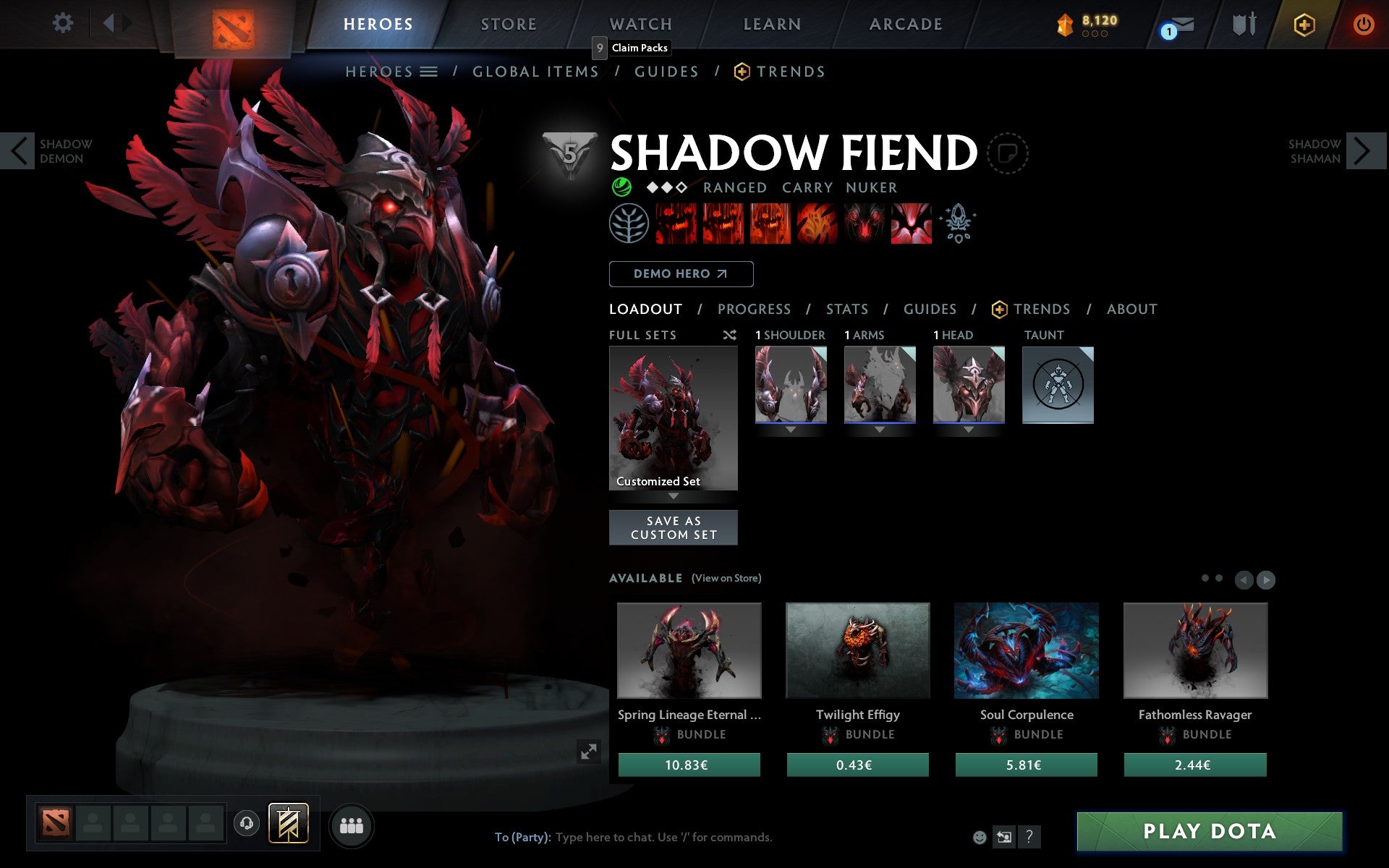Open the settings gear
This screenshot has width=1389, height=868.
[64, 23]
